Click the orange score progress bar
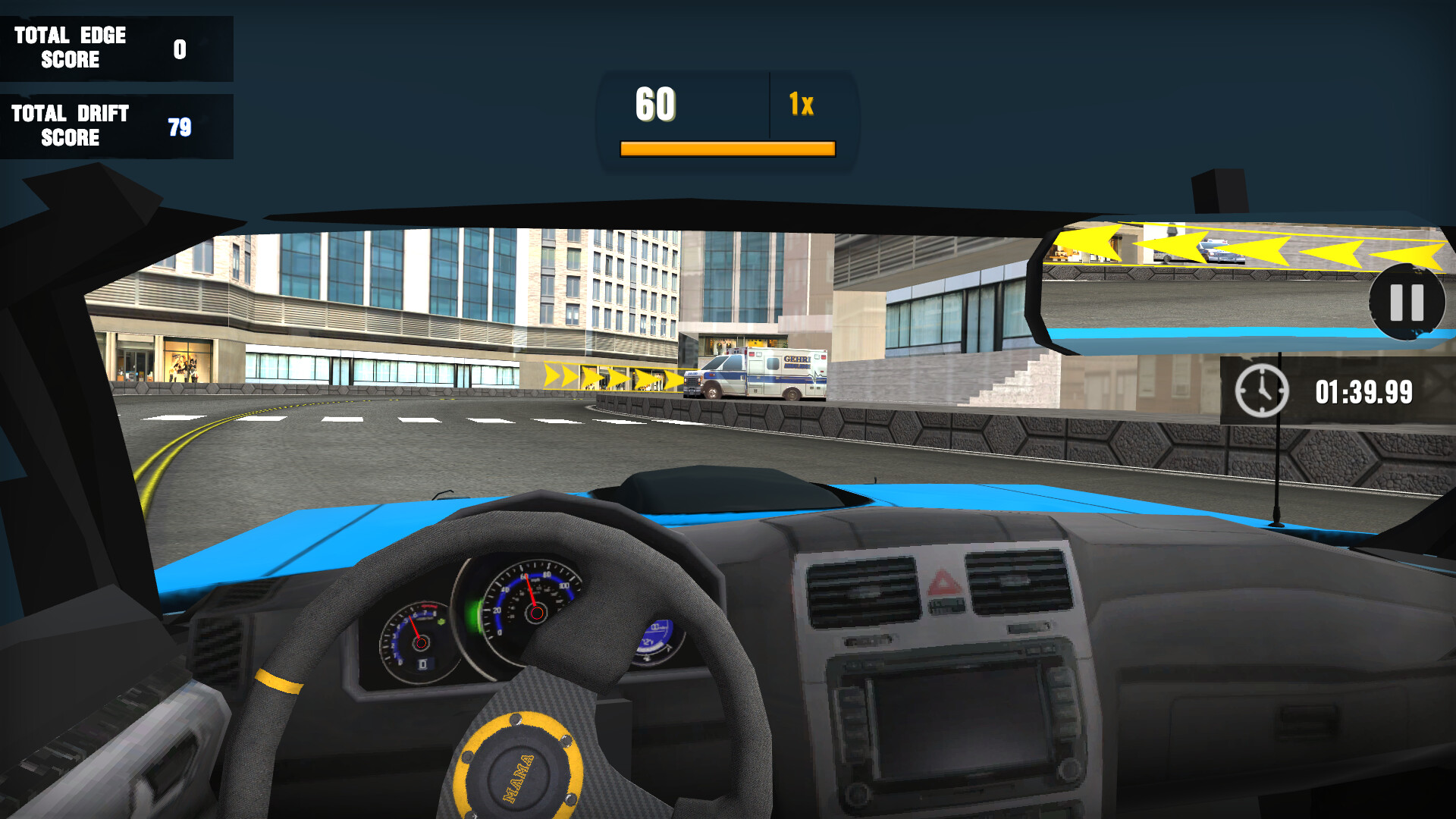The height and width of the screenshot is (819, 1456). pos(726,148)
